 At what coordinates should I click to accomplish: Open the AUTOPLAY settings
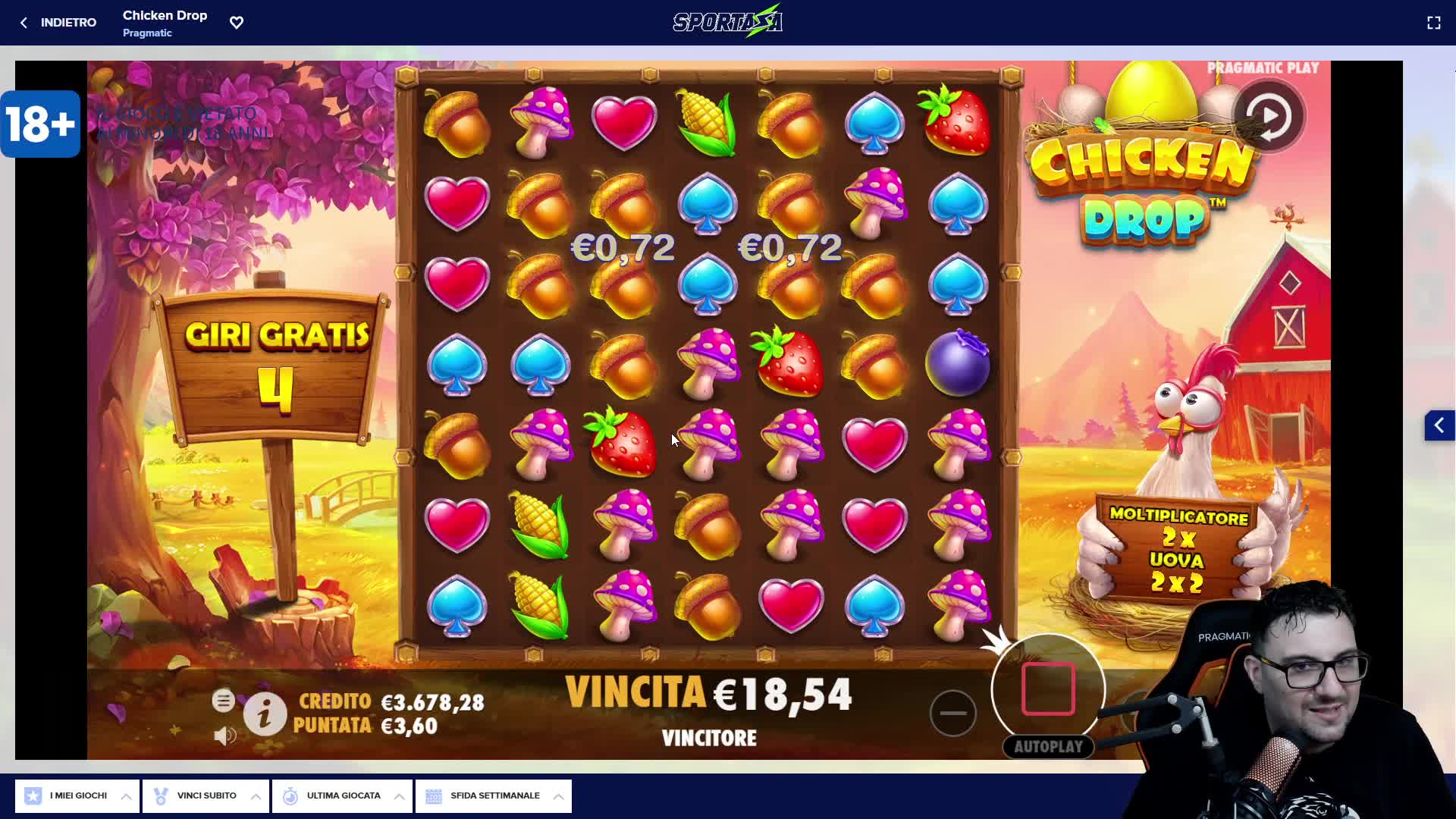pyautogui.click(x=1048, y=747)
